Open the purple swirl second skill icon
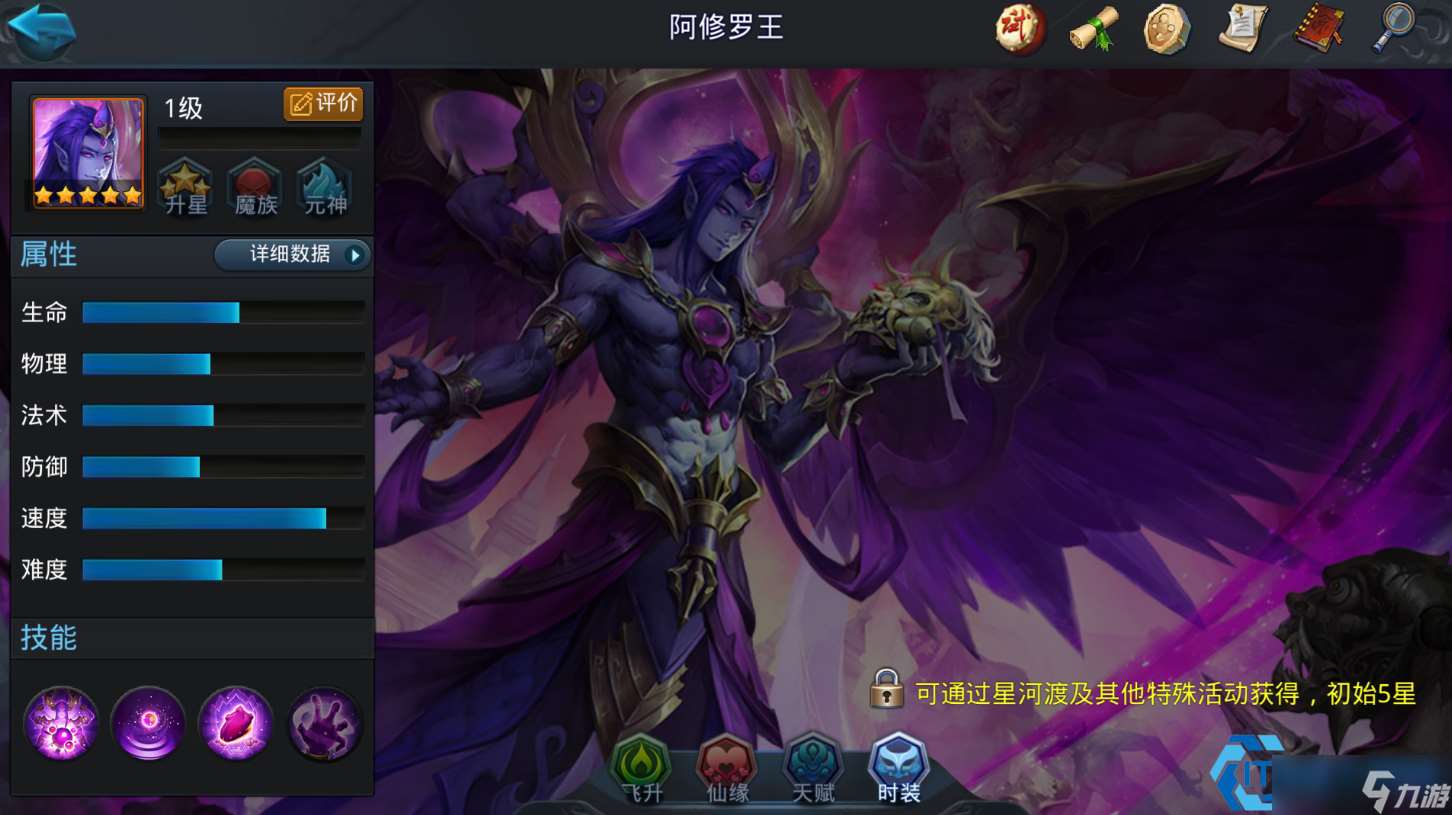 148,724
